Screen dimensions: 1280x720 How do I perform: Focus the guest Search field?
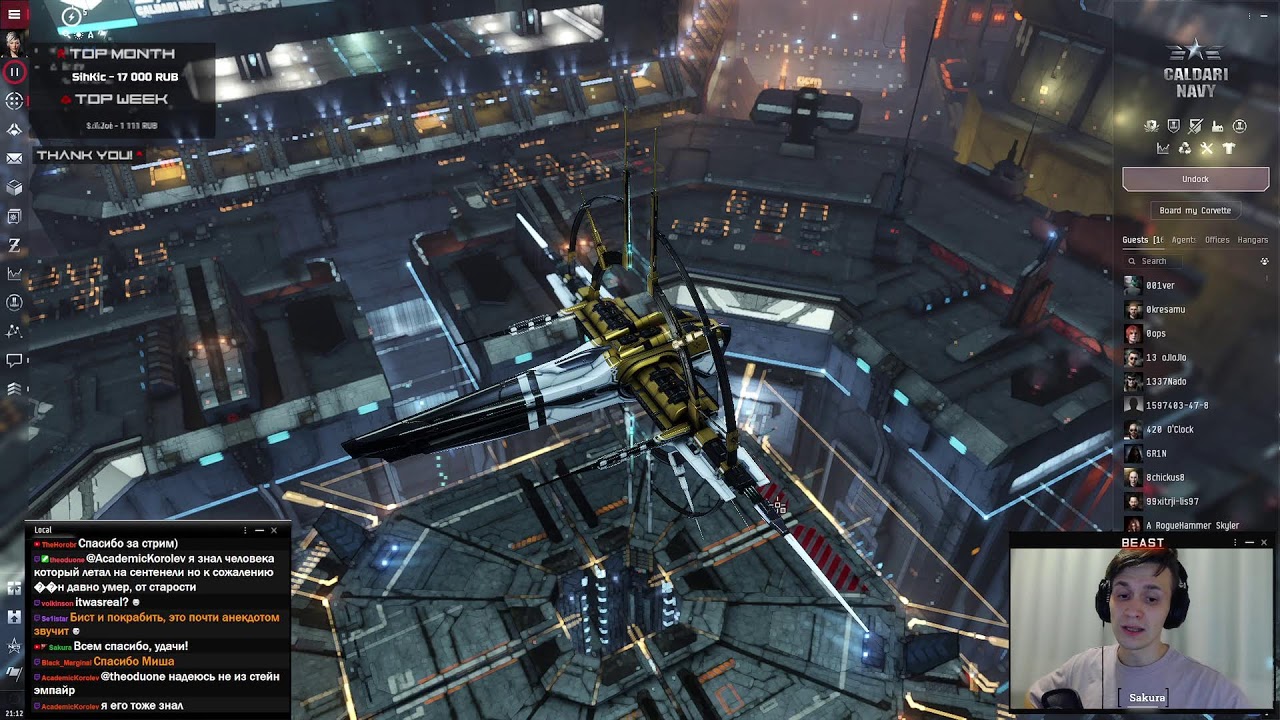[x=1190, y=261]
